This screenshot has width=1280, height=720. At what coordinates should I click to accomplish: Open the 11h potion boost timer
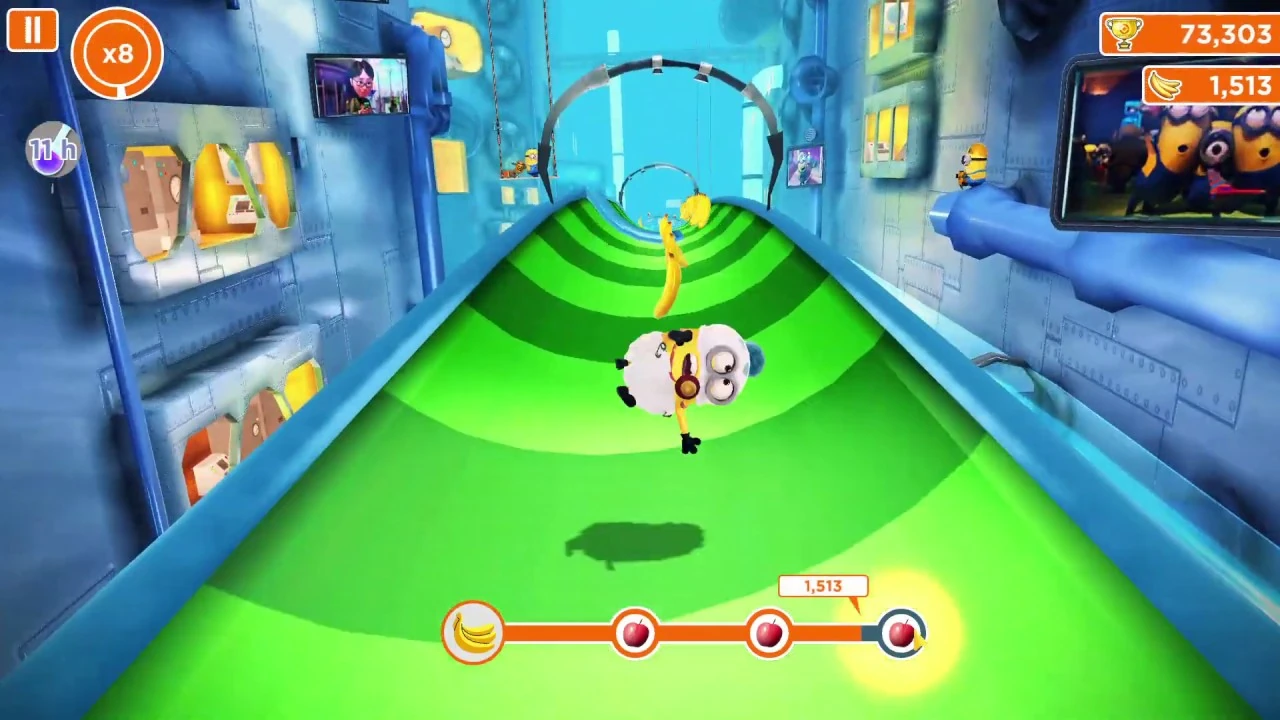[52, 150]
